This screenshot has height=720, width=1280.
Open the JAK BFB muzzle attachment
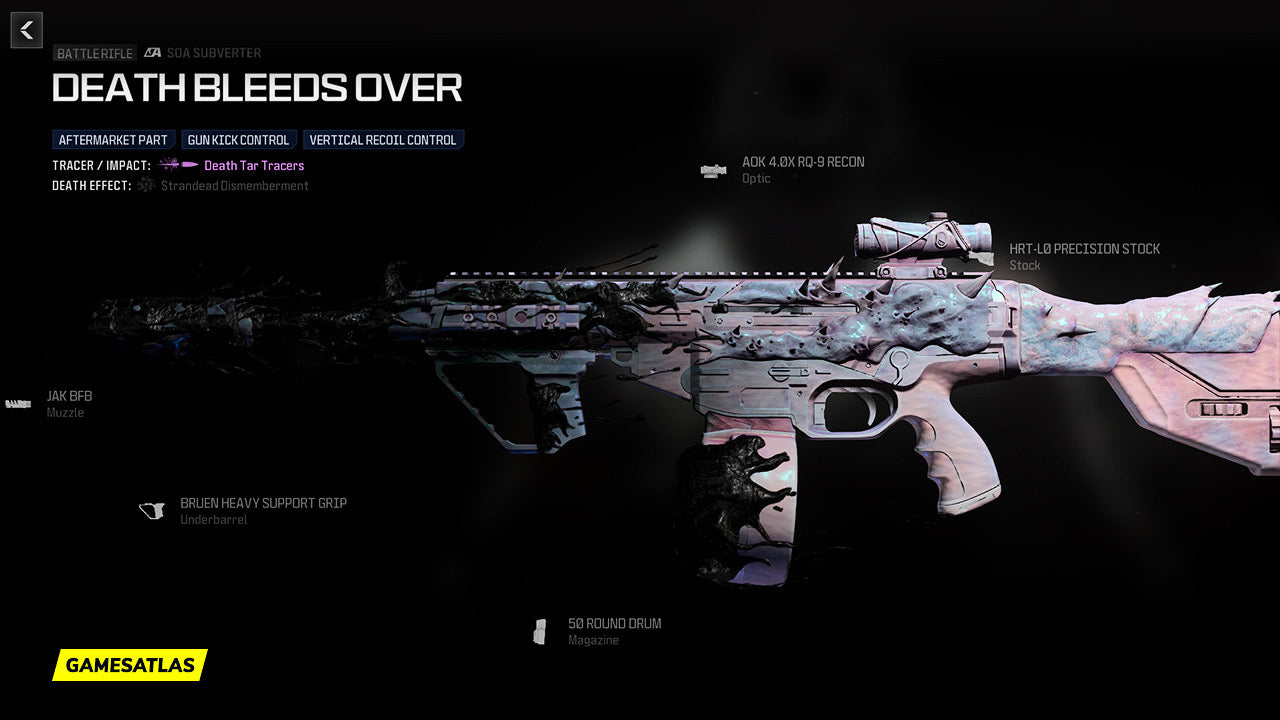click(68, 397)
